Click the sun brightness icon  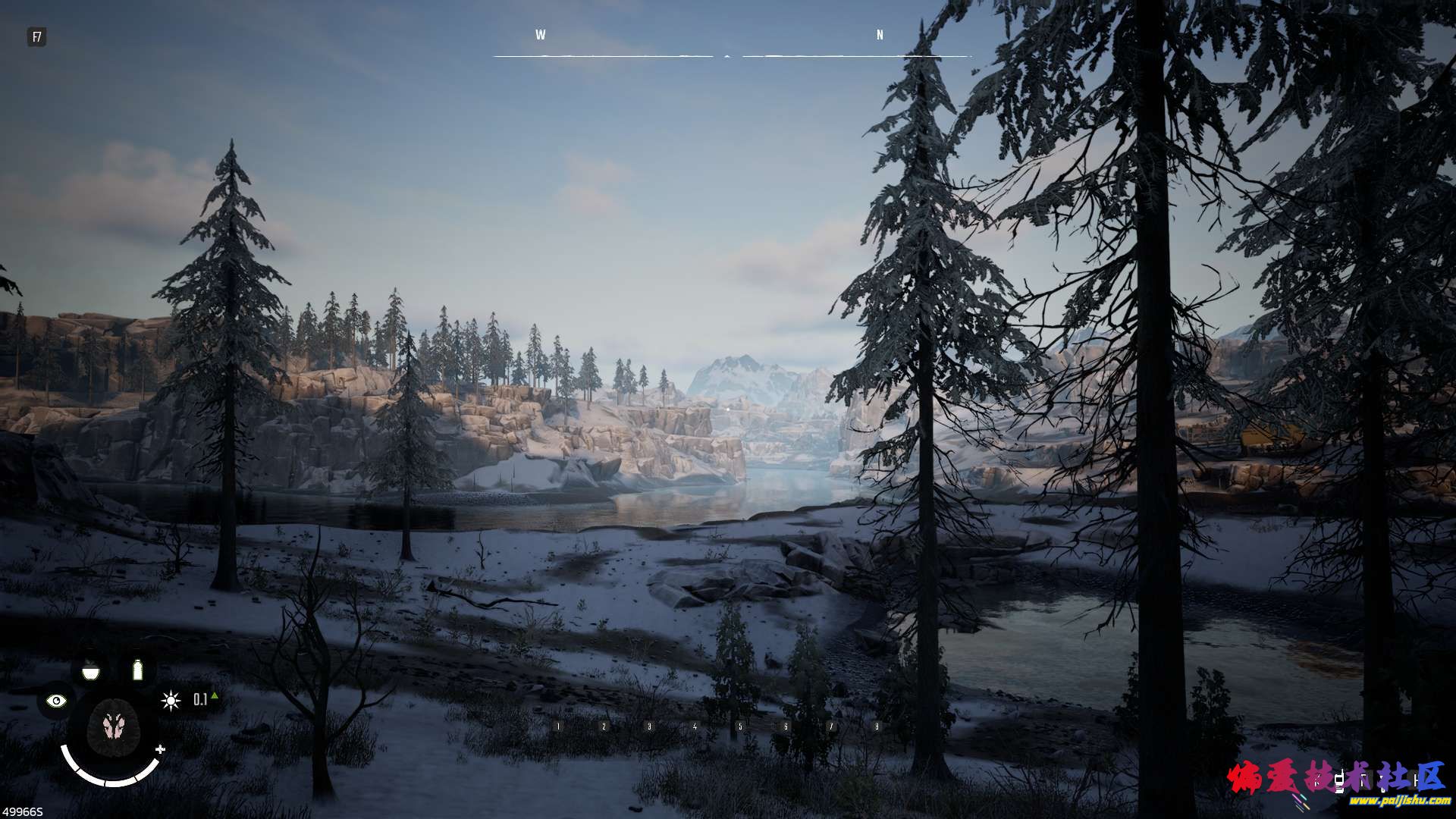(170, 700)
